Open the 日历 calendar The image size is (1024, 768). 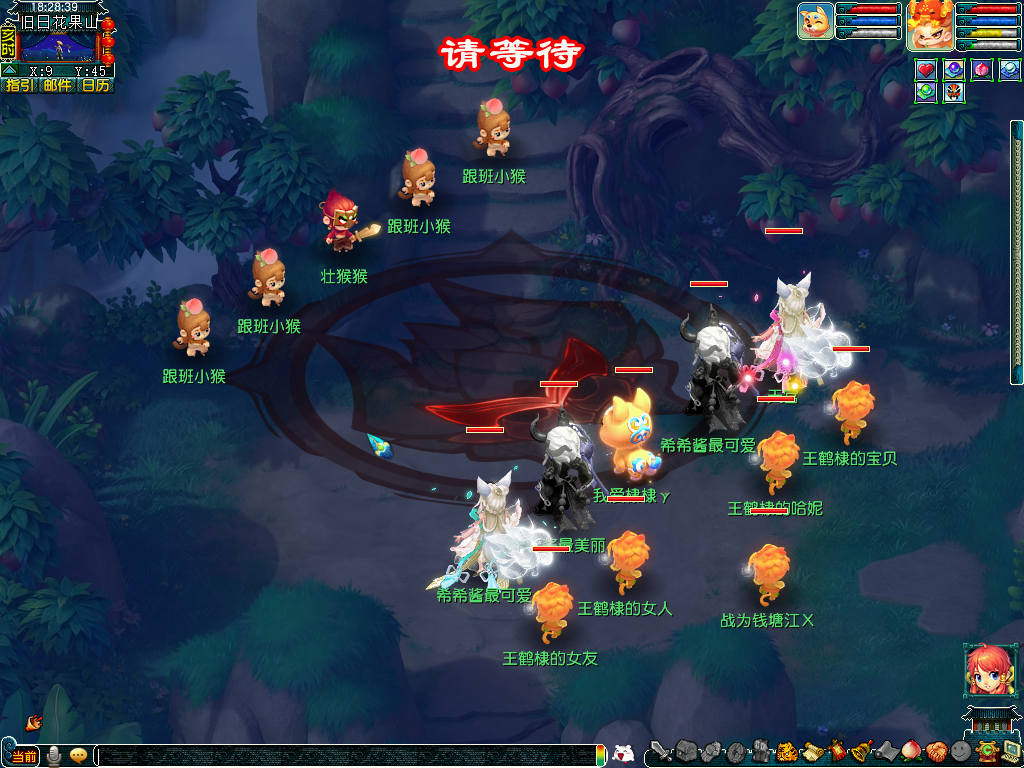pos(96,86)
